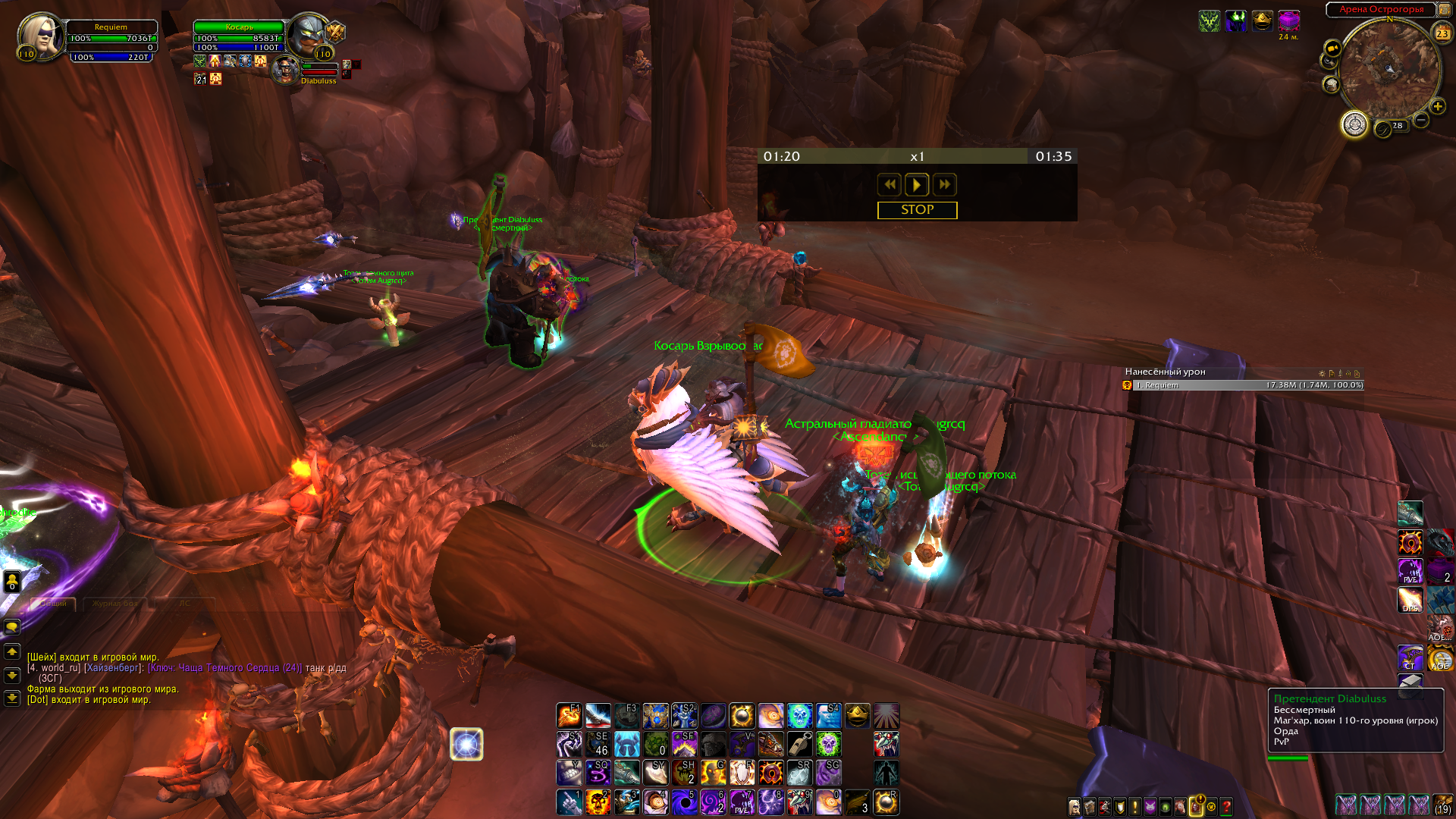Image resolution: width=1456 pixels, height=819 pixels.
Task: Start replay with the play button
Action: 916,184
